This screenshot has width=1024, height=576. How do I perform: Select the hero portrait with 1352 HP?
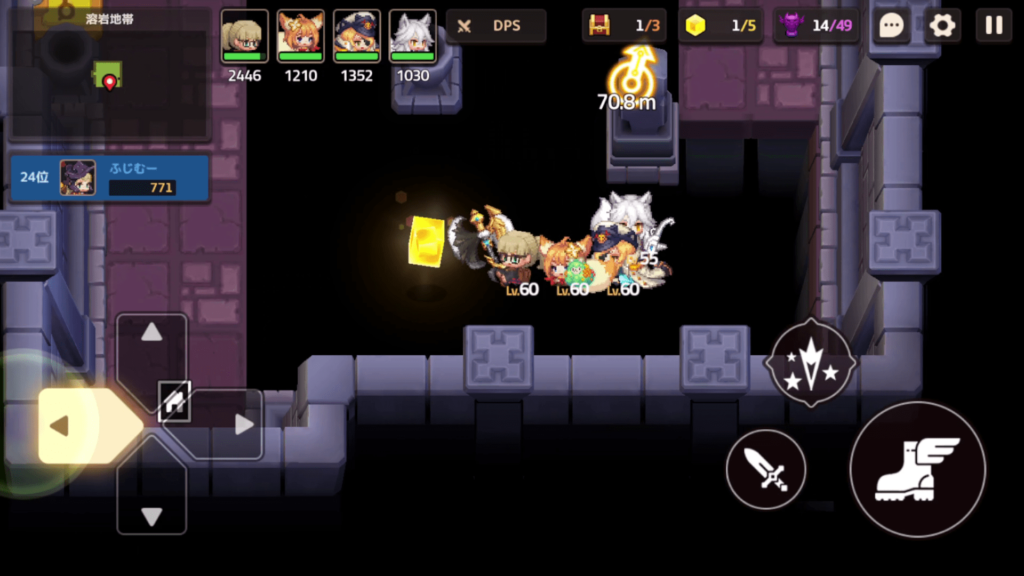pos(356,37)
